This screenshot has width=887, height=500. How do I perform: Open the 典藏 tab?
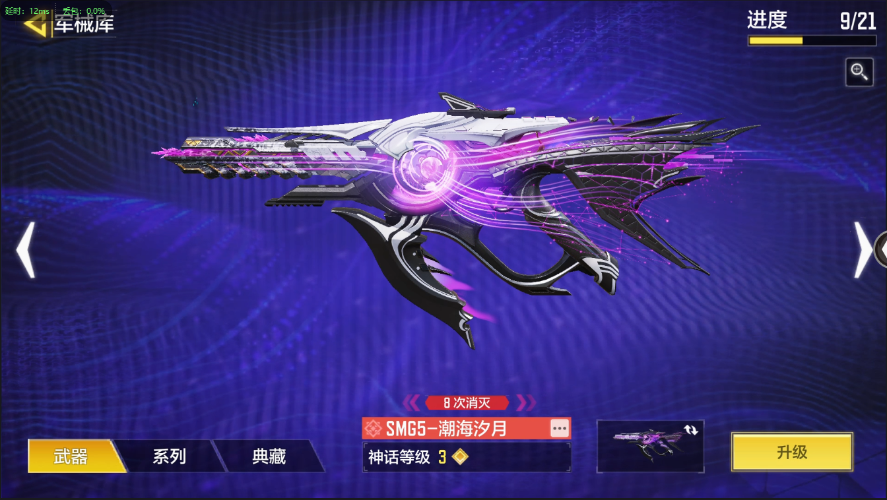tap(268, 456)
